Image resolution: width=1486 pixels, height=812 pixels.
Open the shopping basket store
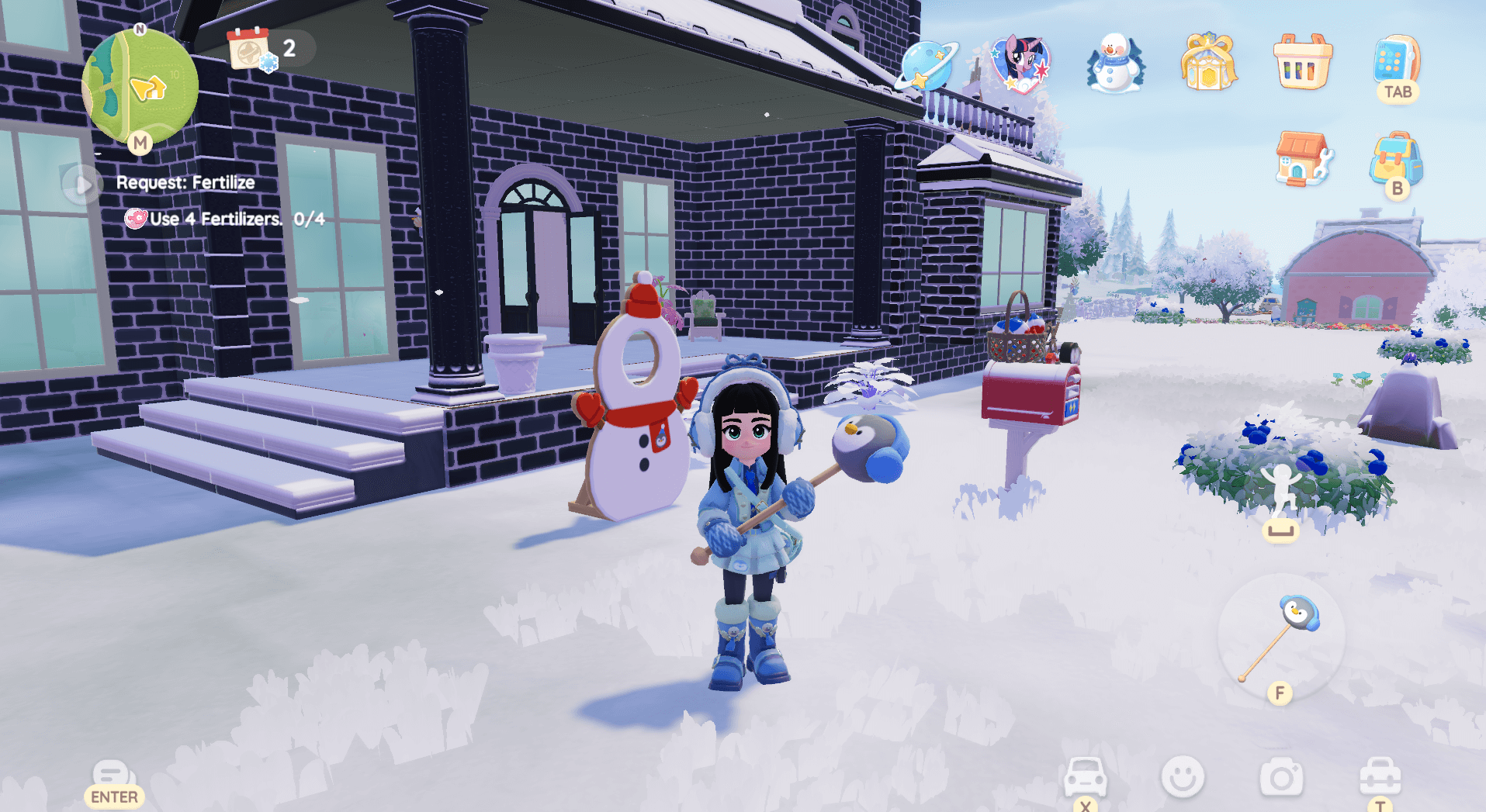(x=1303, y=63)
